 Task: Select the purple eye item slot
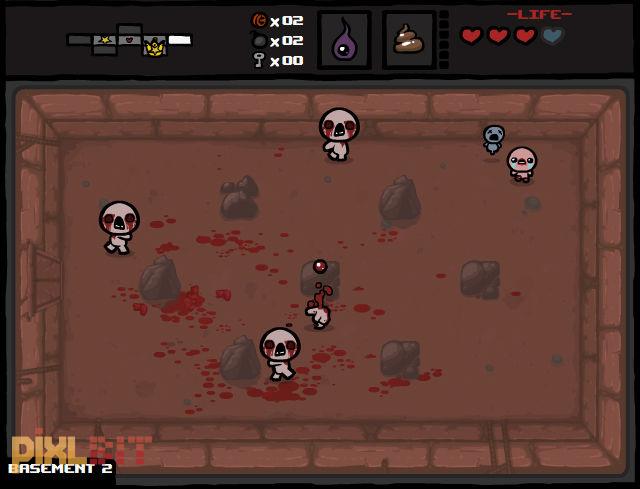coord(344,41)
